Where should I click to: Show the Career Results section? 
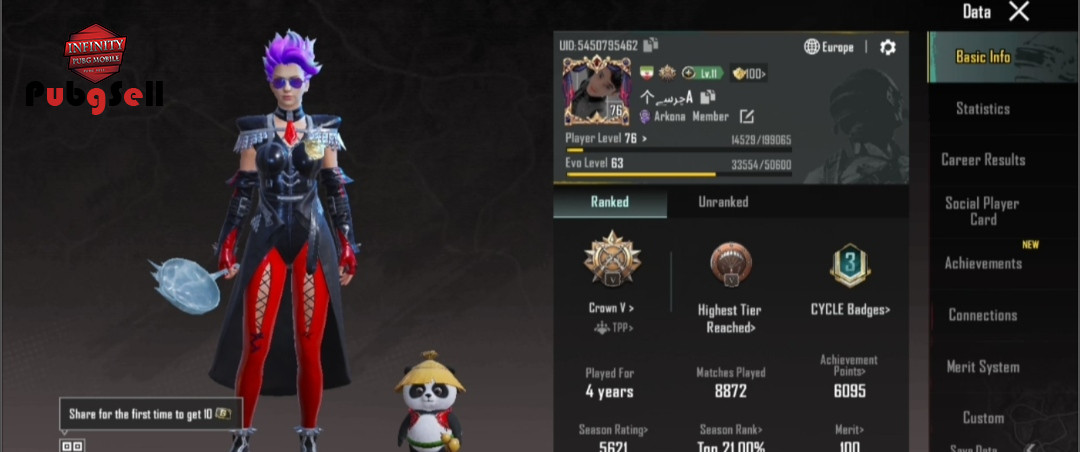point(983,160)
